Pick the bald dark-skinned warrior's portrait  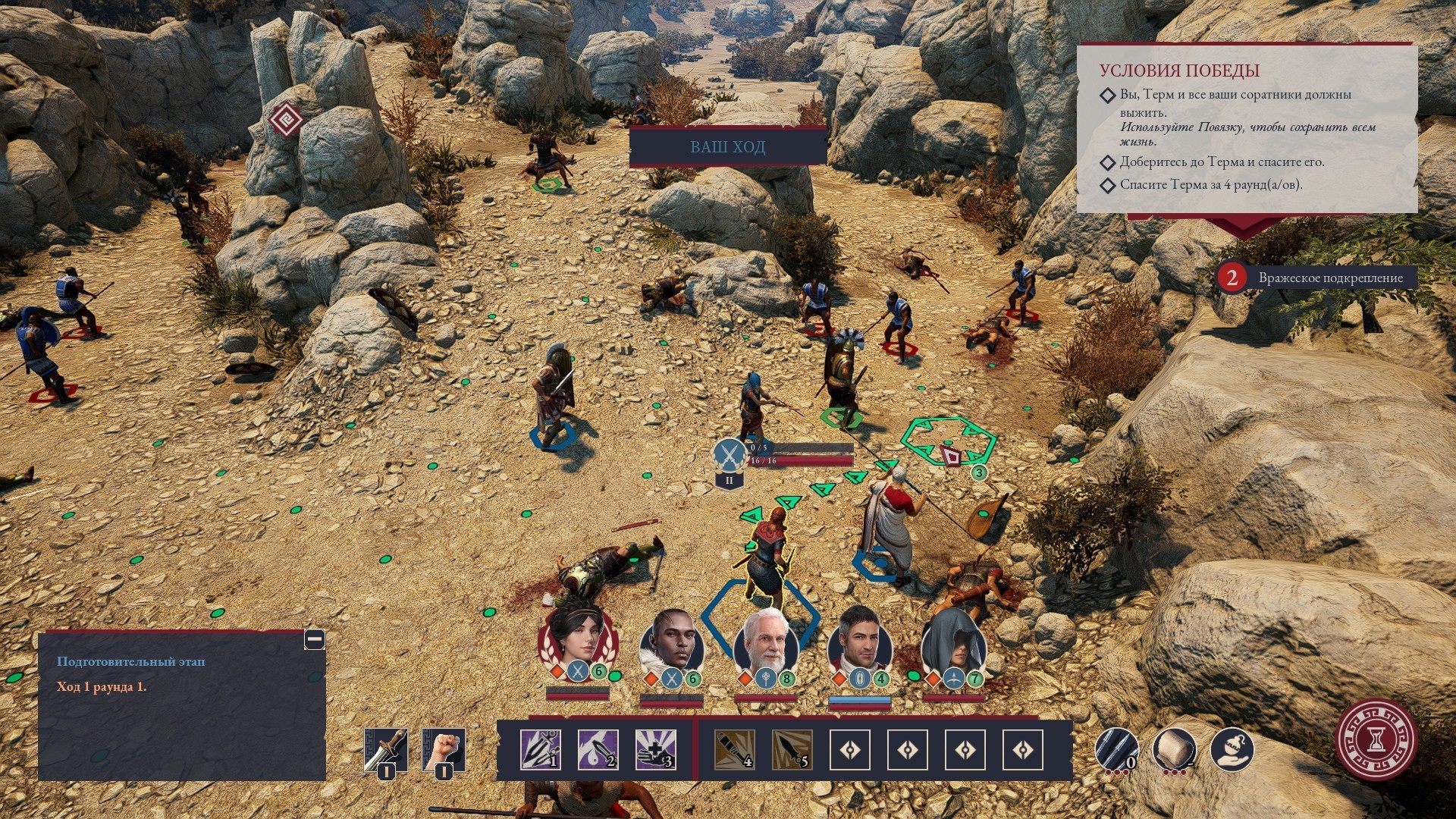click(x=672, y=643)
